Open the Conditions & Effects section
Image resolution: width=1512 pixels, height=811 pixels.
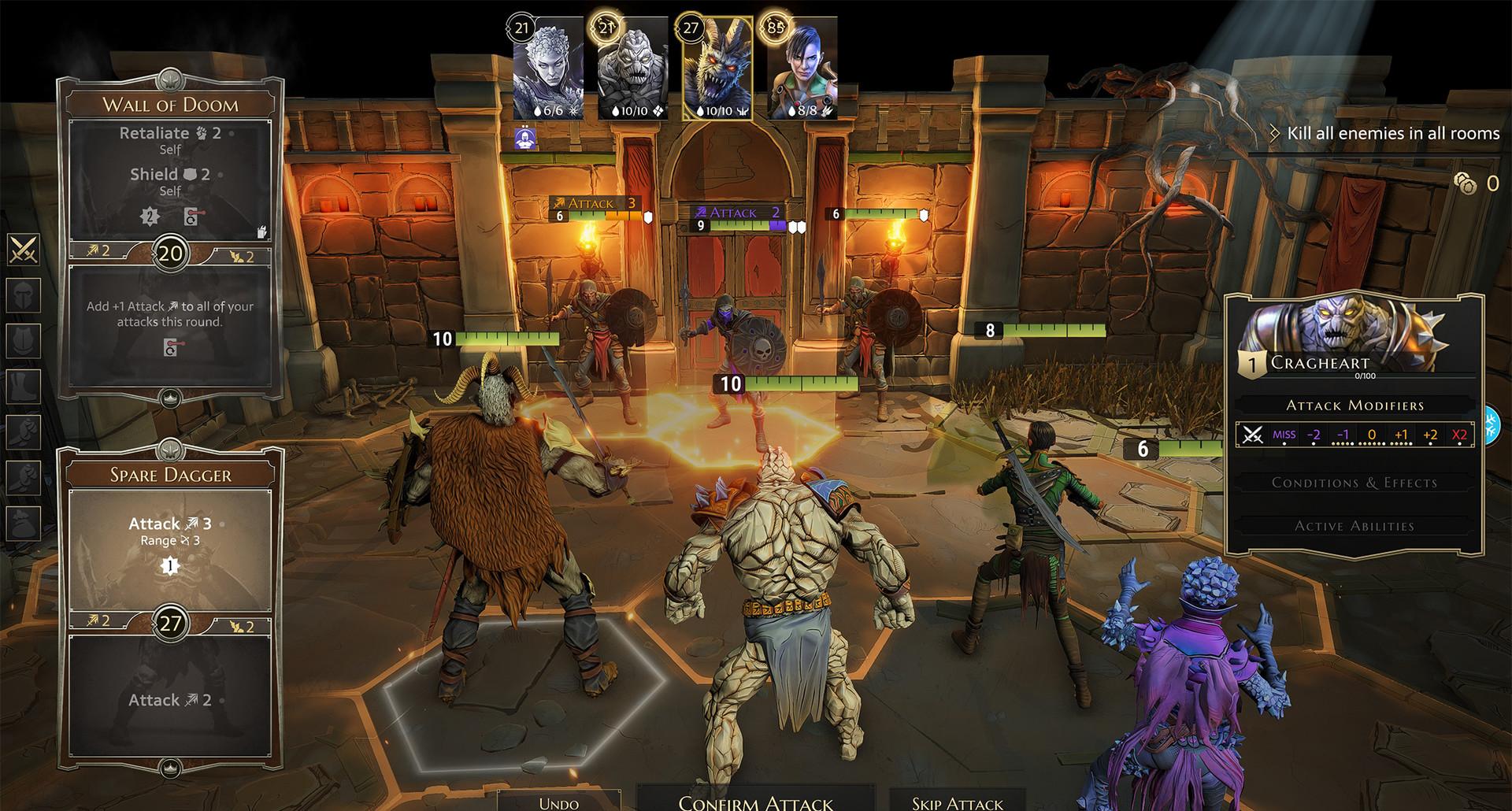click(x=1354, y=483)
